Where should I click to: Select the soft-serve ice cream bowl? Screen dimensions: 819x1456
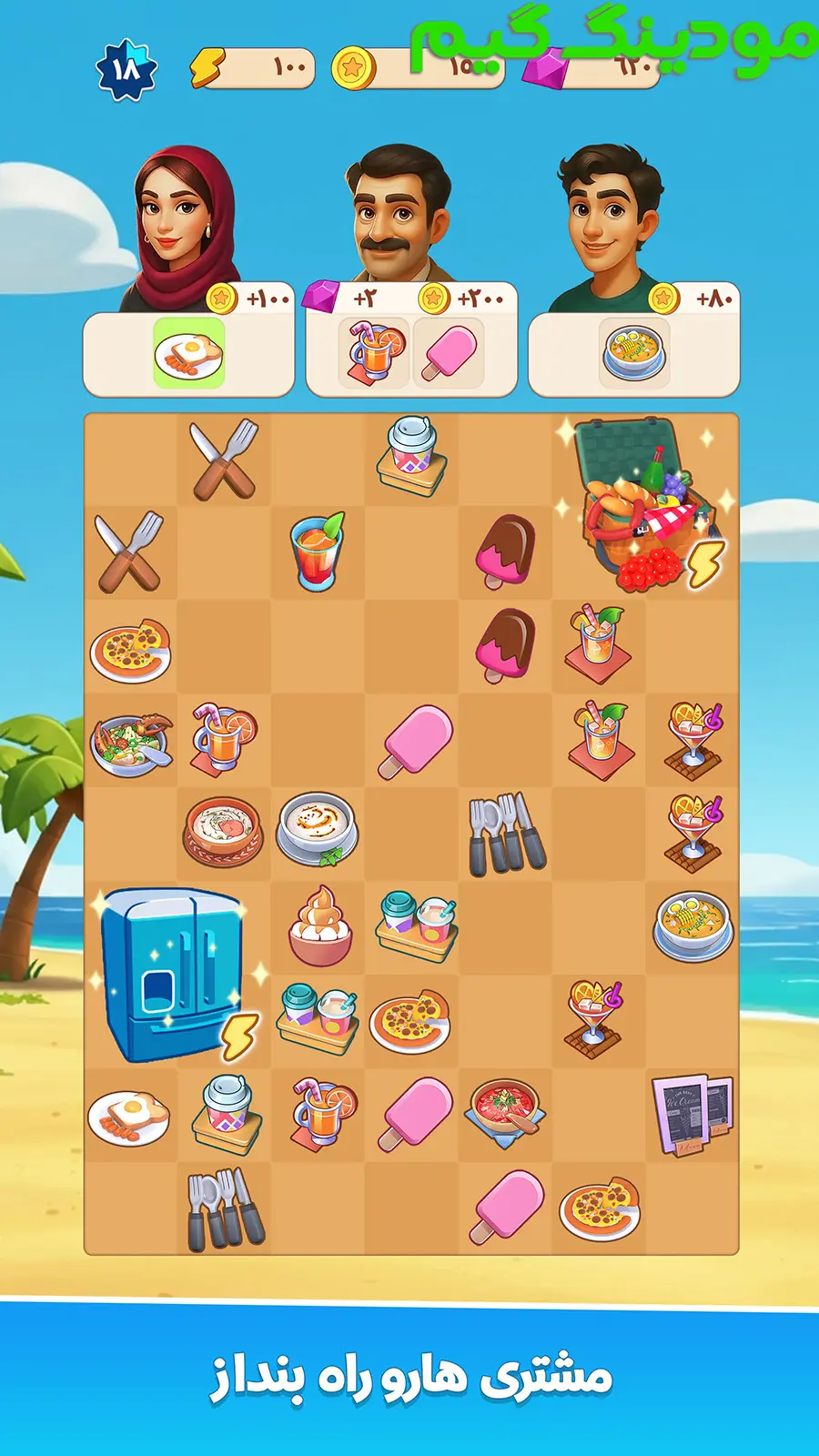318,926
